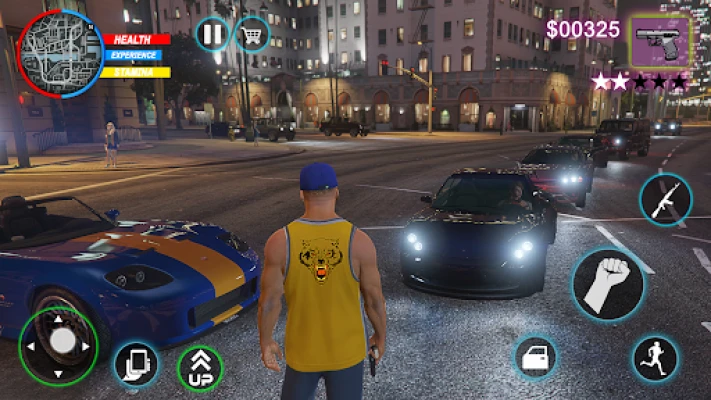
Task: Switch to the assault rifle
Action: (665, 199)
